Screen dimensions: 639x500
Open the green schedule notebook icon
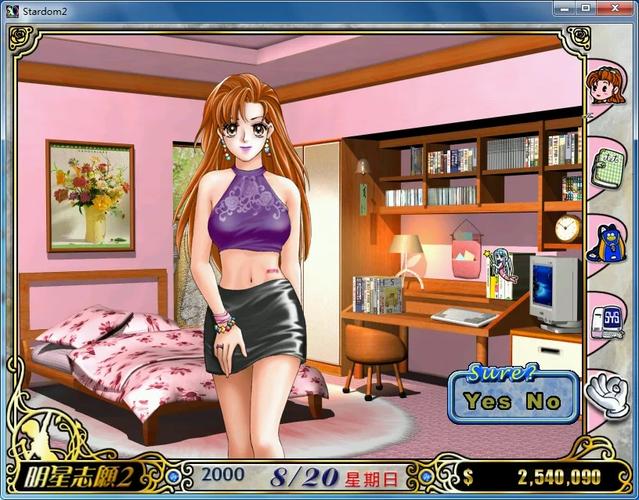pyautogui.click(x=606, y=164)
